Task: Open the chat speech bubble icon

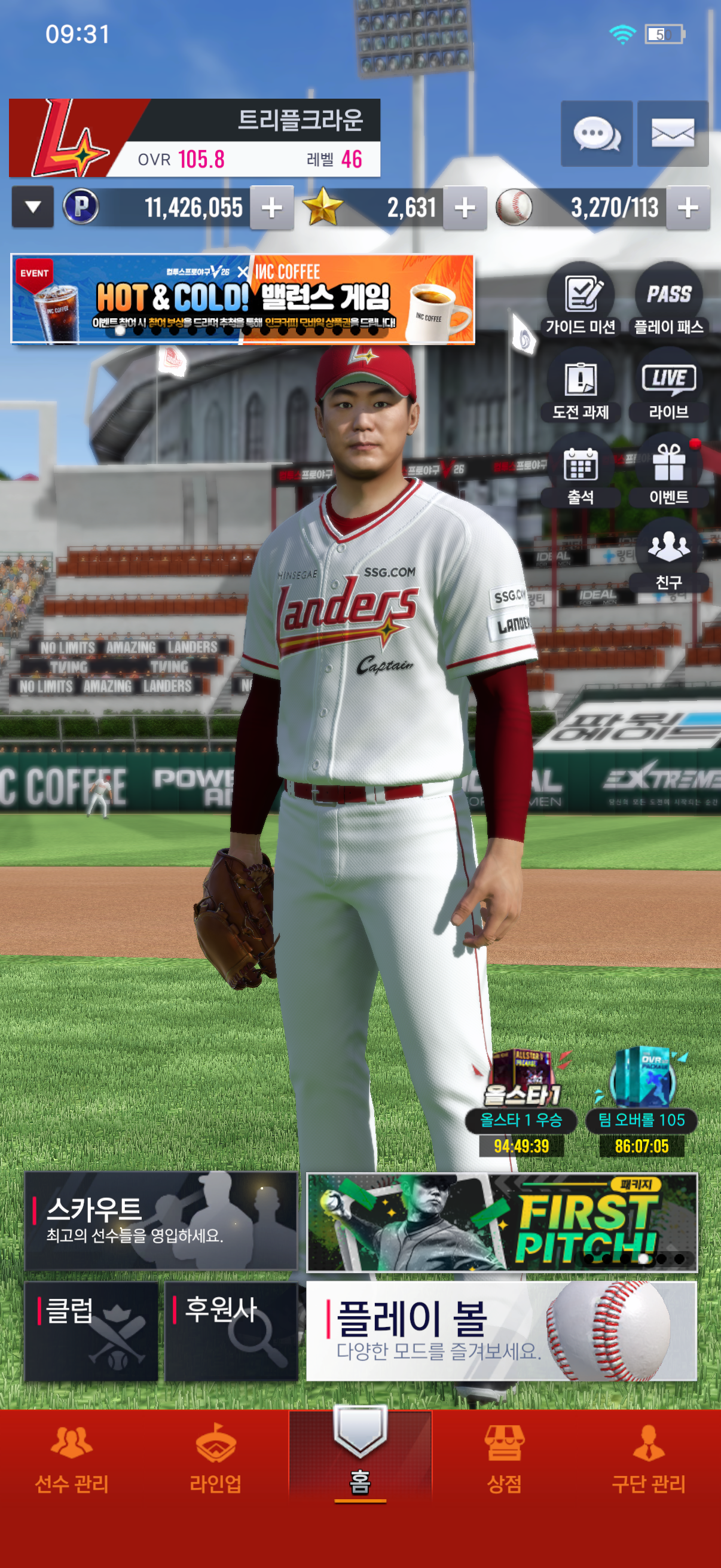Action: [x=595, y=133]
